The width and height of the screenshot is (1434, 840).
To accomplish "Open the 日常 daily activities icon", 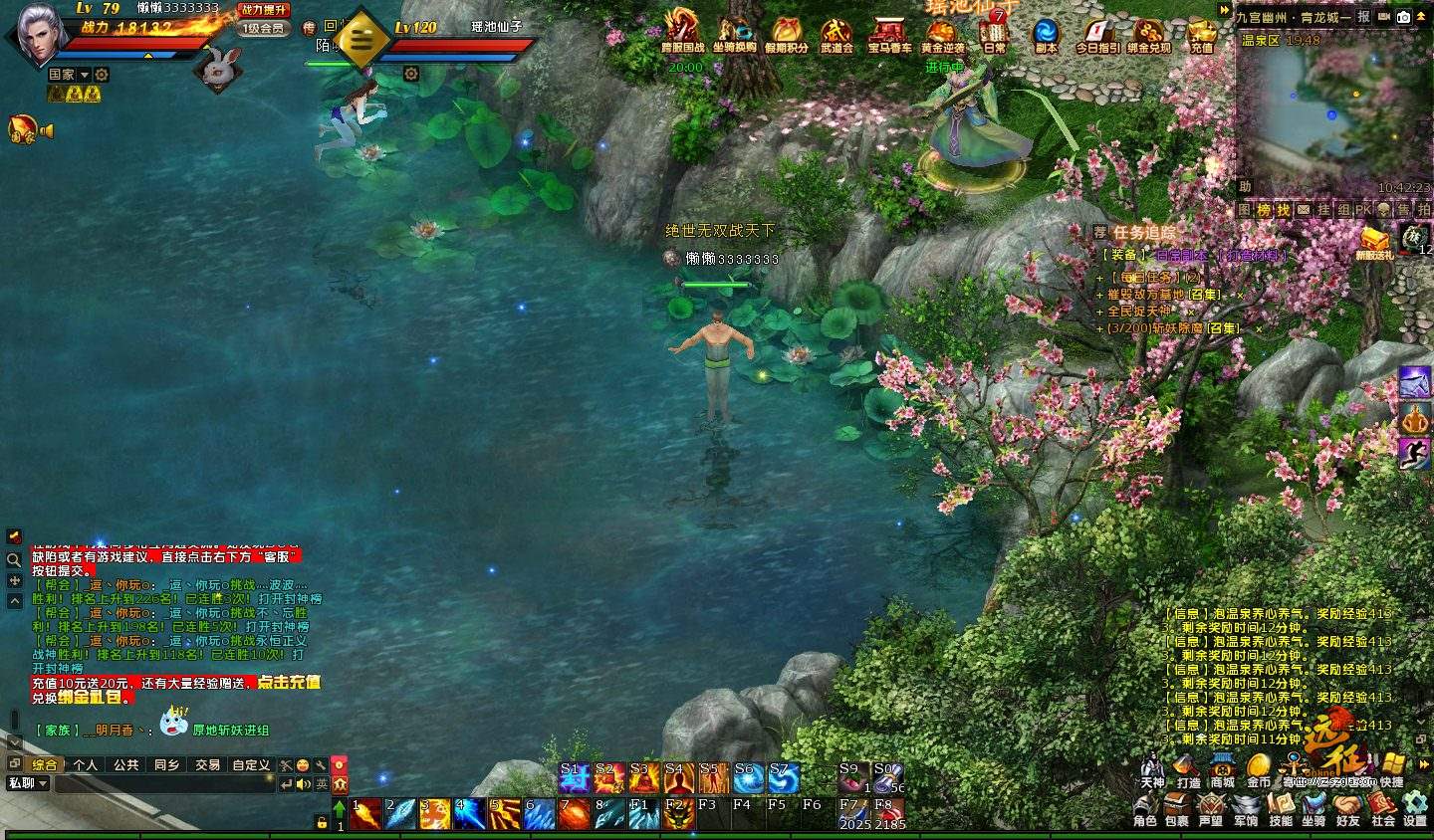I will pyautogui.click(x=994, y=35).
